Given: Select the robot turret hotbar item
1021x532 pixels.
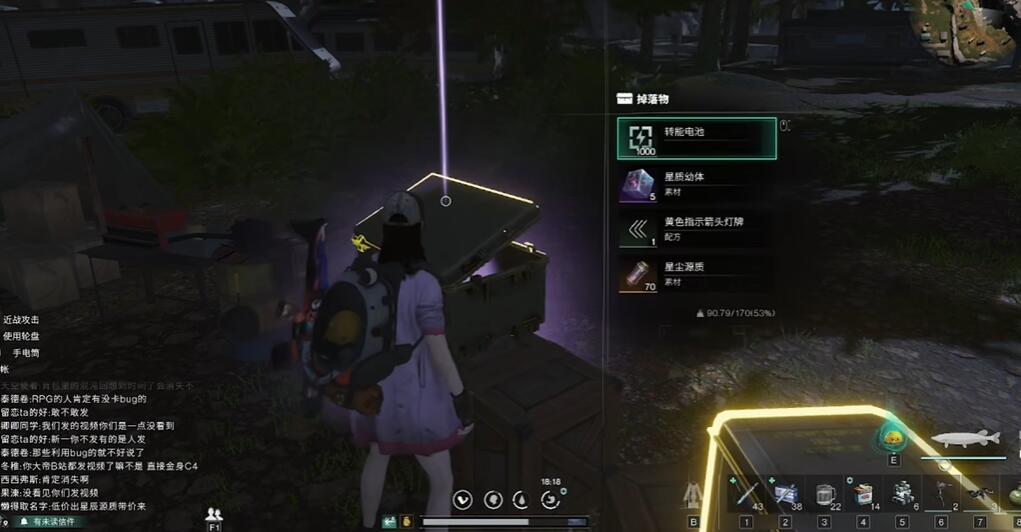Looking at the screenshot, I should pyautogui.click(x=902, y=494).
